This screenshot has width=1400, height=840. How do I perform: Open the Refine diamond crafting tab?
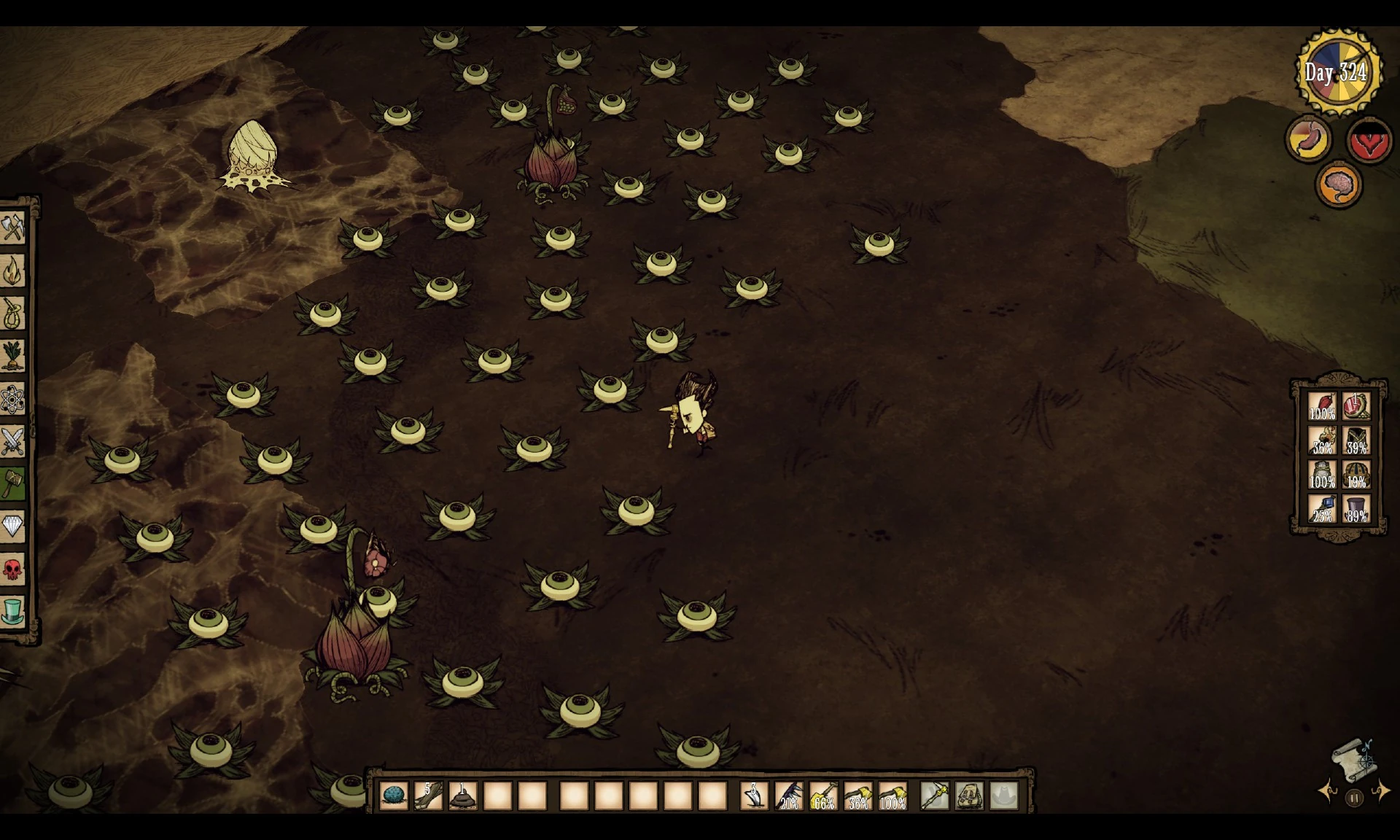pos(12,526)
